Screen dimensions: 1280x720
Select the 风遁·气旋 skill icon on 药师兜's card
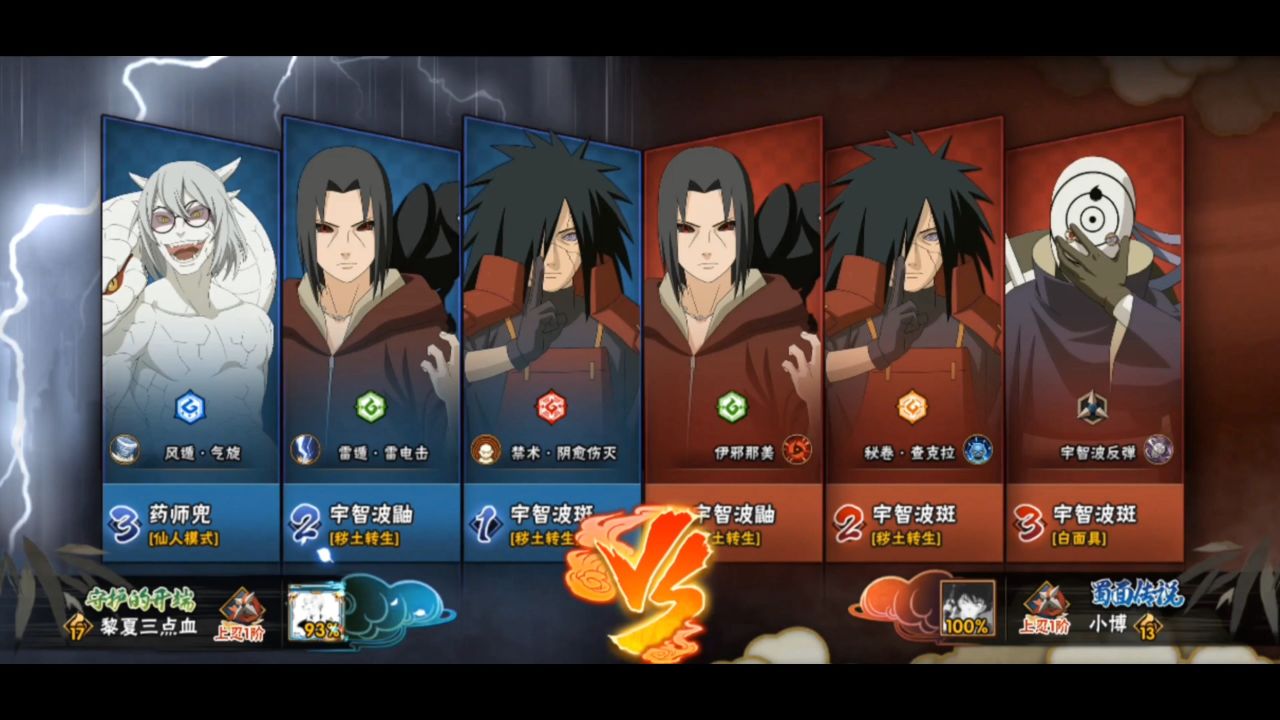[127, 450]
